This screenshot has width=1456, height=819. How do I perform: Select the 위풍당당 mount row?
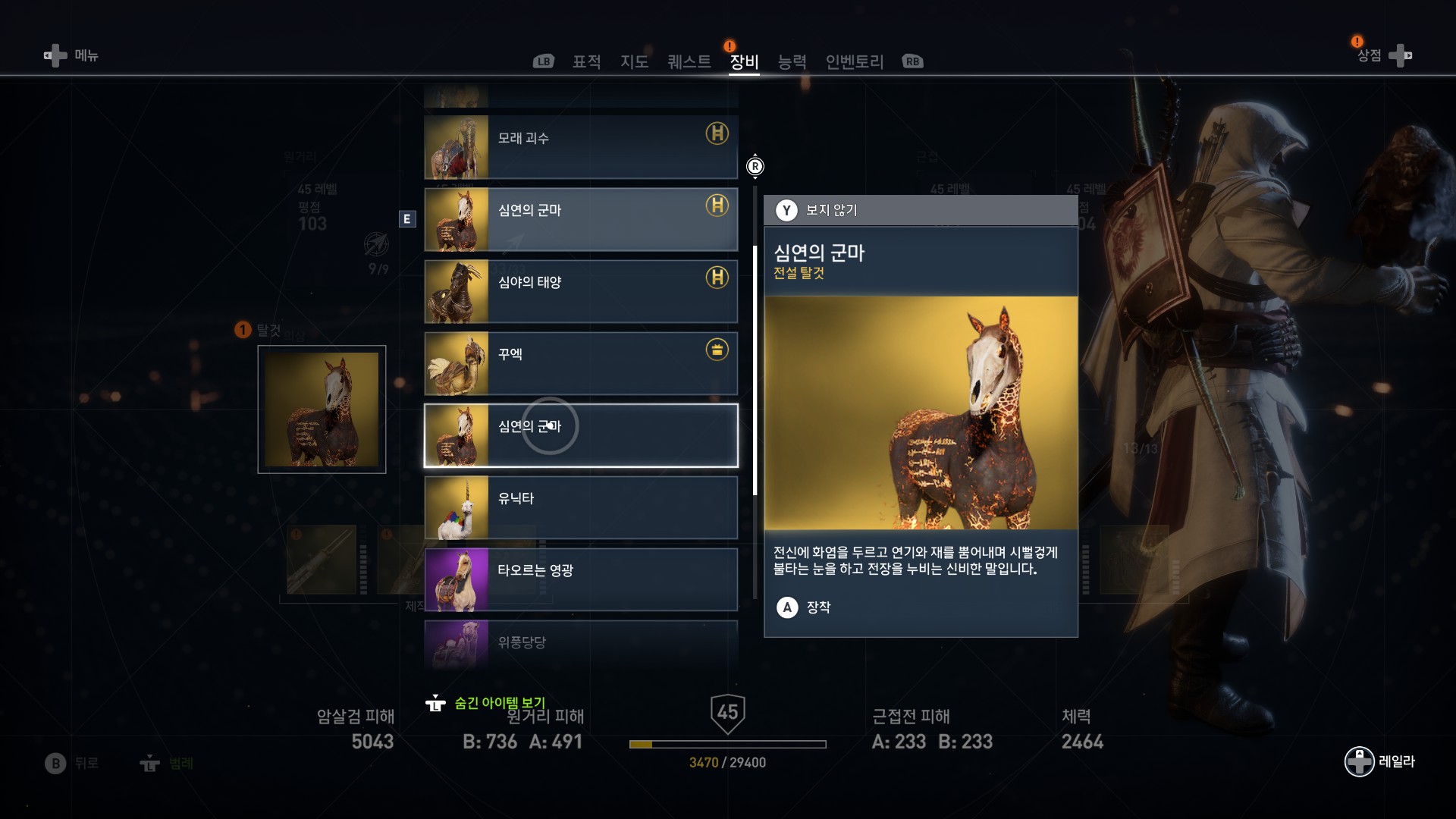coord(581,643)
